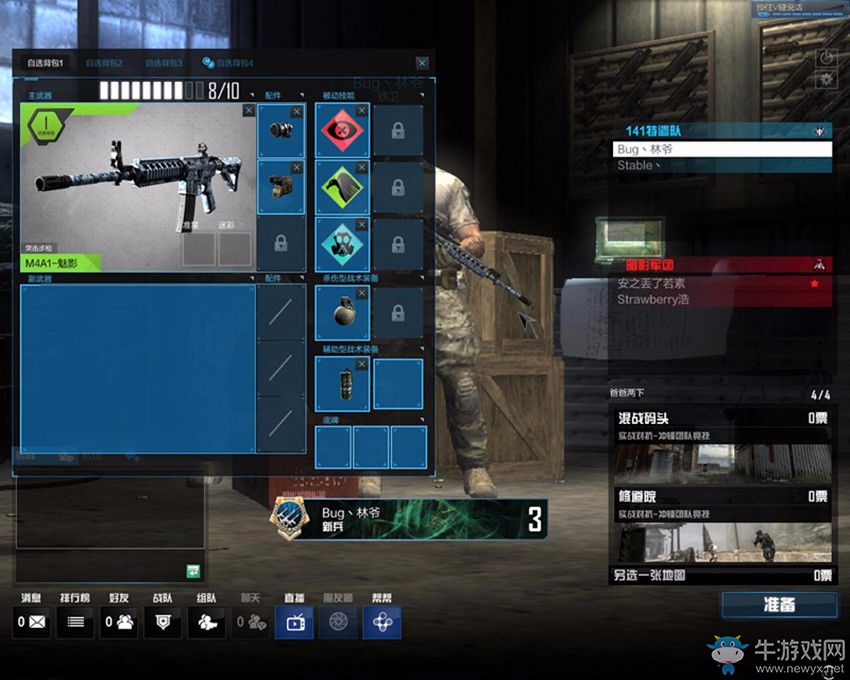850x680 pixels.
Task: Select the green bird passive skill
Action: [342, 187]
